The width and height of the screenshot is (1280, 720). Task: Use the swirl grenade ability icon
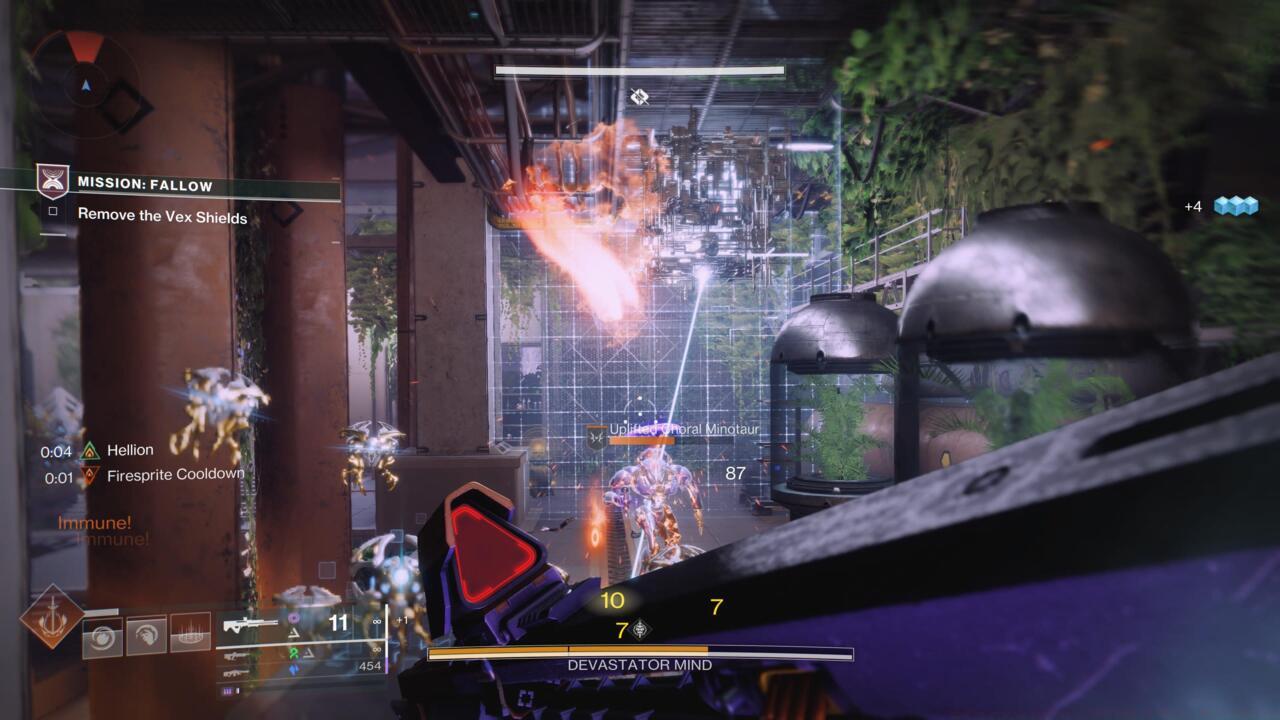tap(102, 637)
